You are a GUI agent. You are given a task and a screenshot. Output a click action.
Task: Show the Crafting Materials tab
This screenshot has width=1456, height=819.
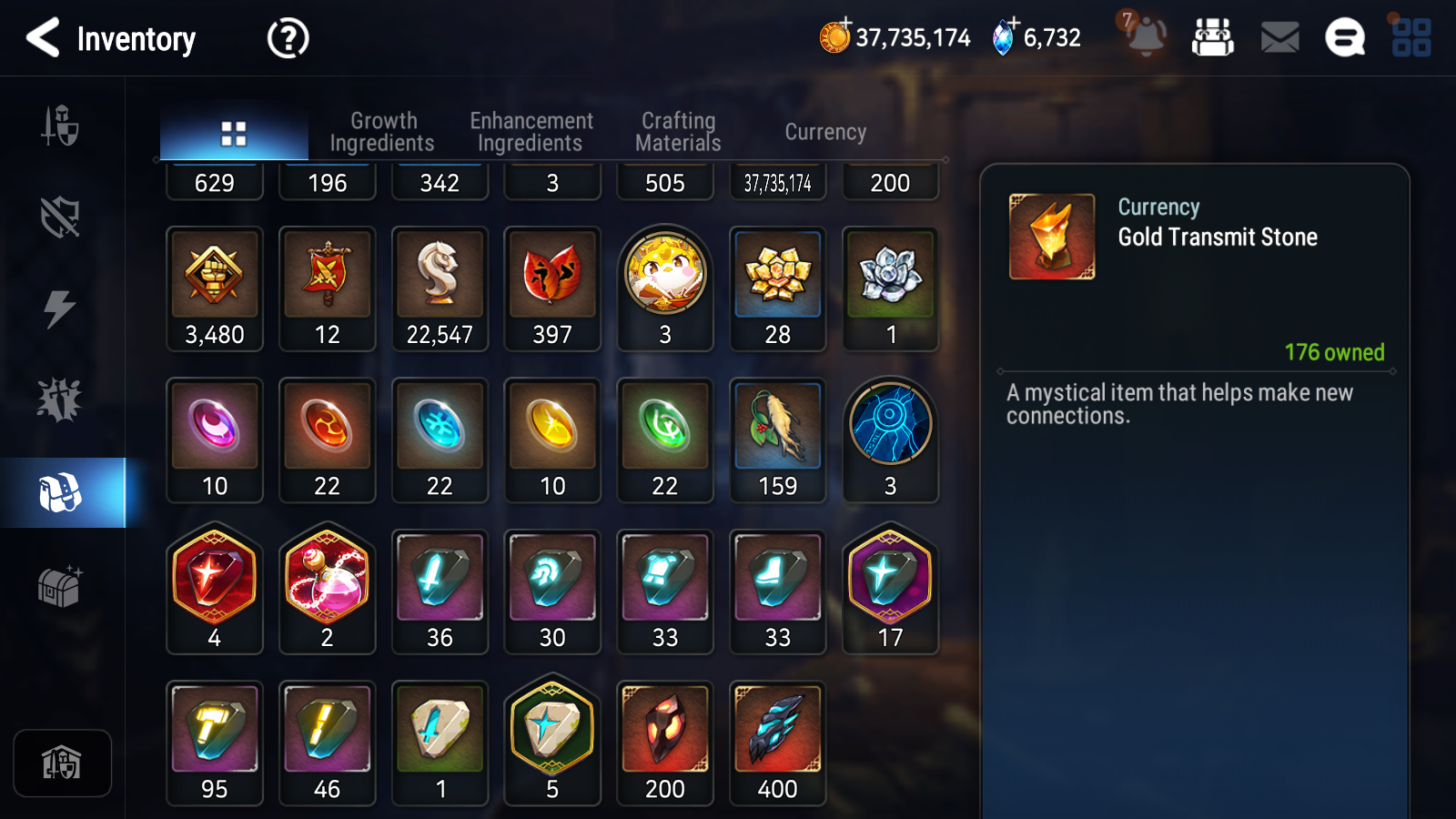[678, 132]
